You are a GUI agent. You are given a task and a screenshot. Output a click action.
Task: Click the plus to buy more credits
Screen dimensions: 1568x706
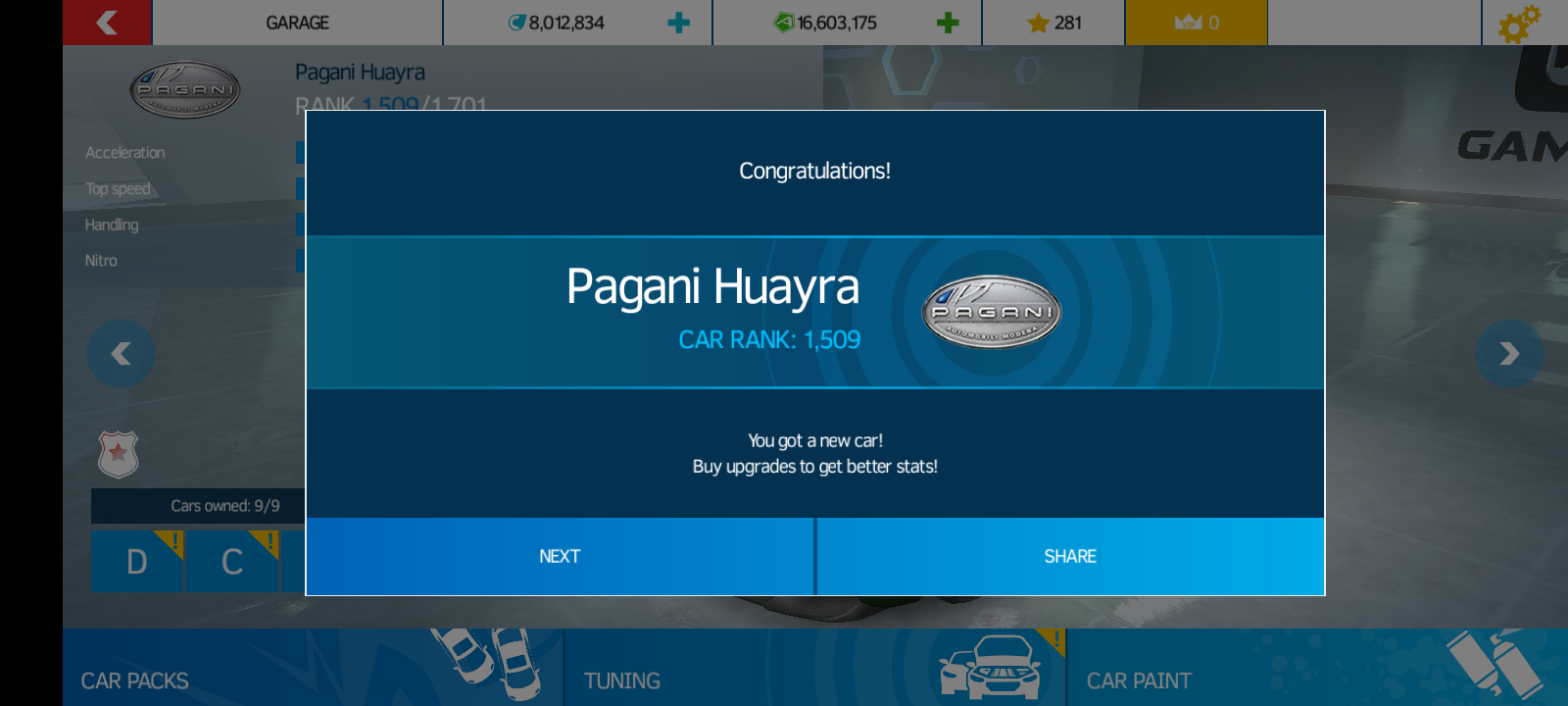[680, 22]
